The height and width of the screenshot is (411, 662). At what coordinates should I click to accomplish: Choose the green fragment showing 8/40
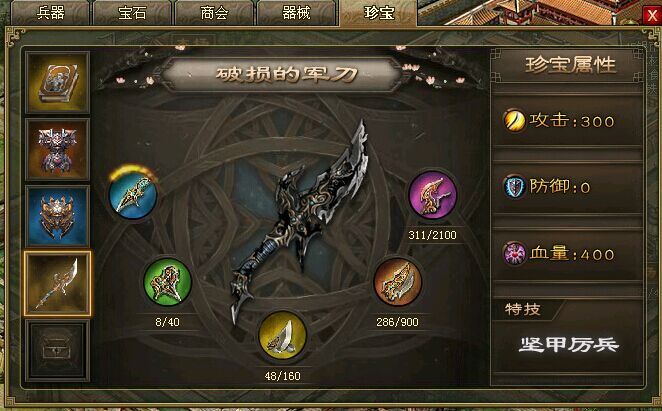tap(167, 284)
